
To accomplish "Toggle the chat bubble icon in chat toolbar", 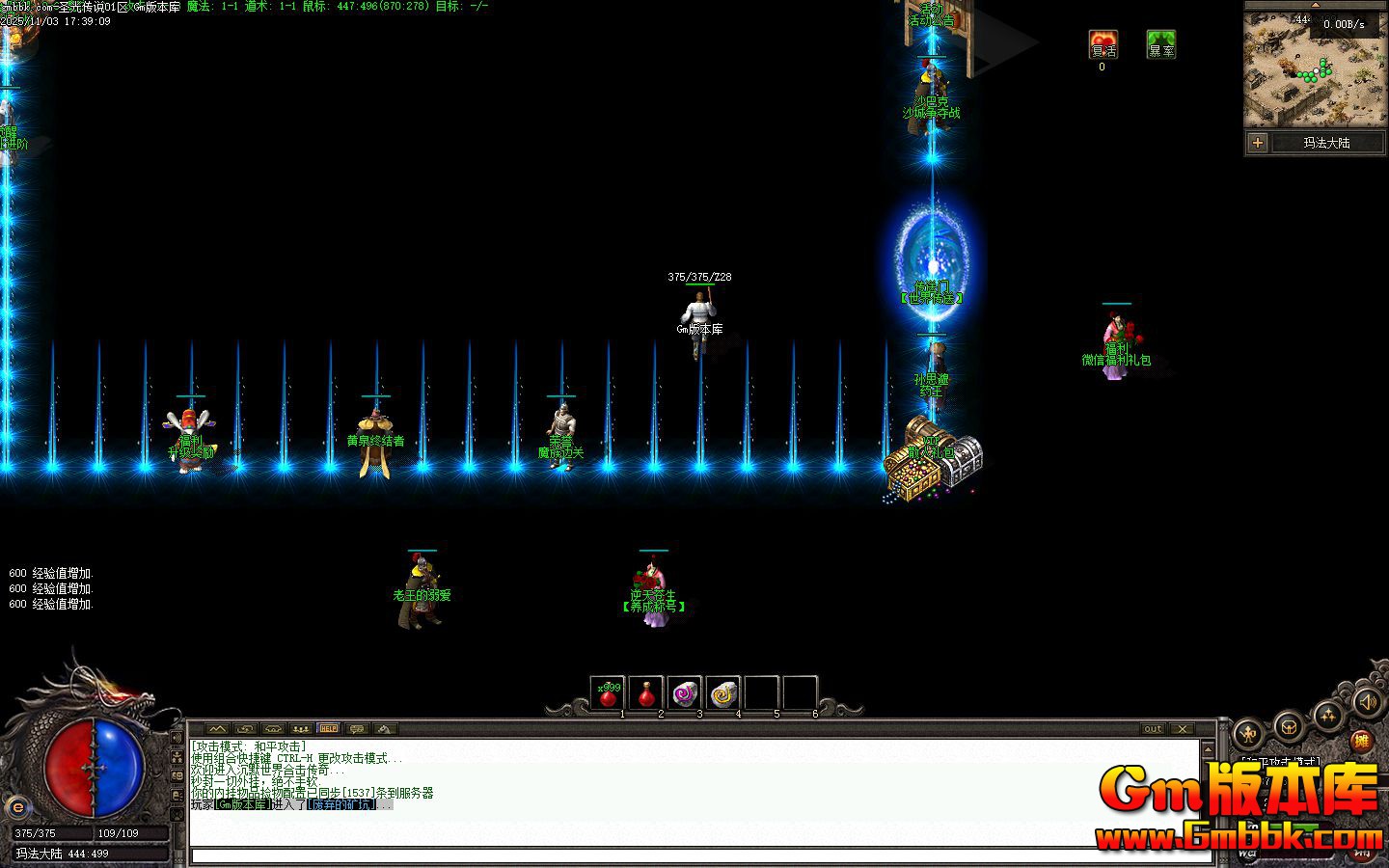I will (357, 729).
